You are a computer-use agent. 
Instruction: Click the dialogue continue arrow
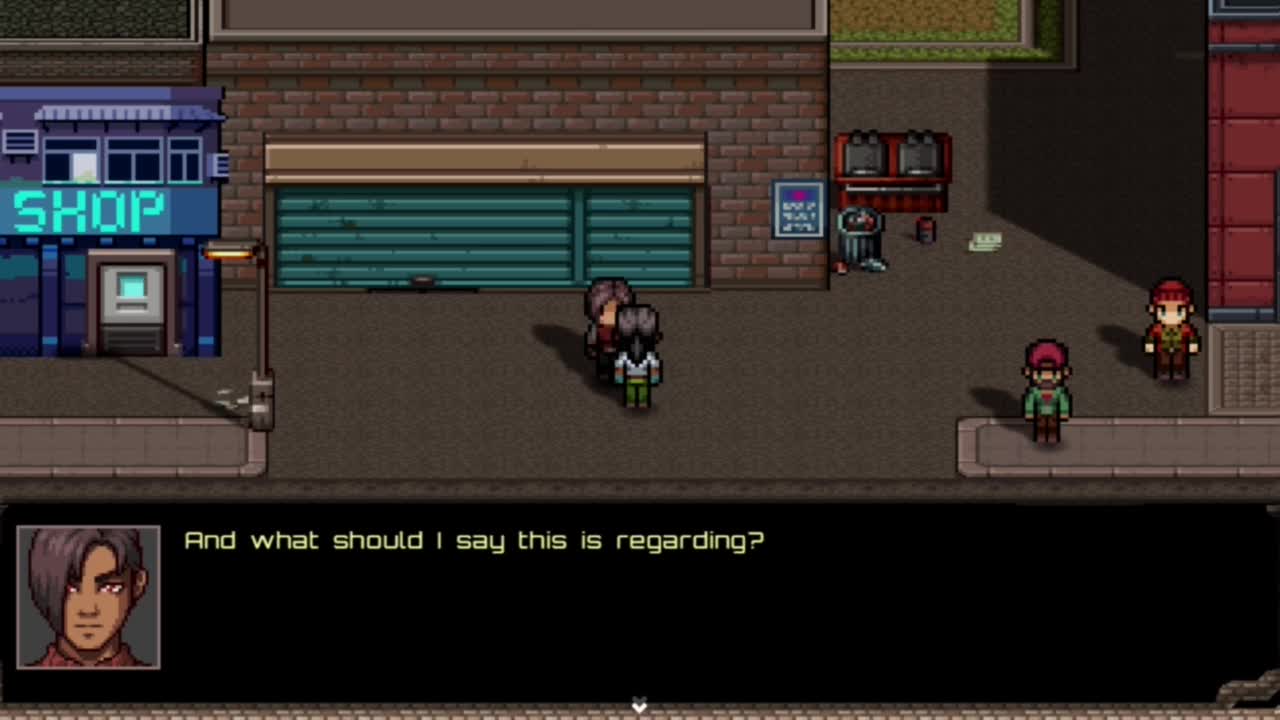coord(639,706)
